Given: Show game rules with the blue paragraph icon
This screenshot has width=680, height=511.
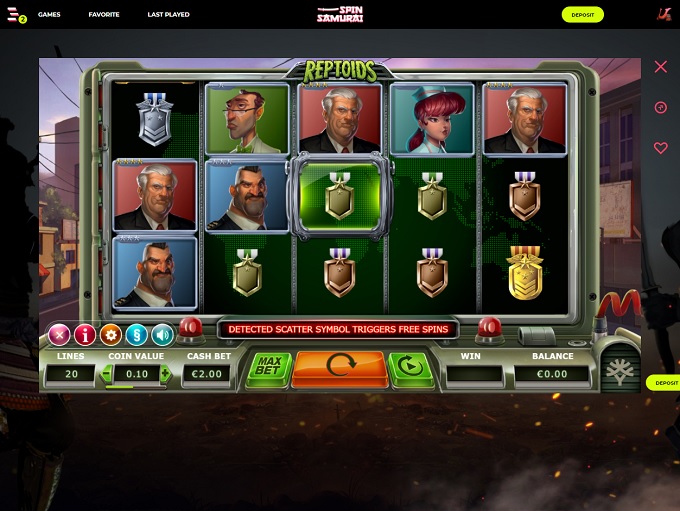Looking at the screenshot, I should [137, 335].
